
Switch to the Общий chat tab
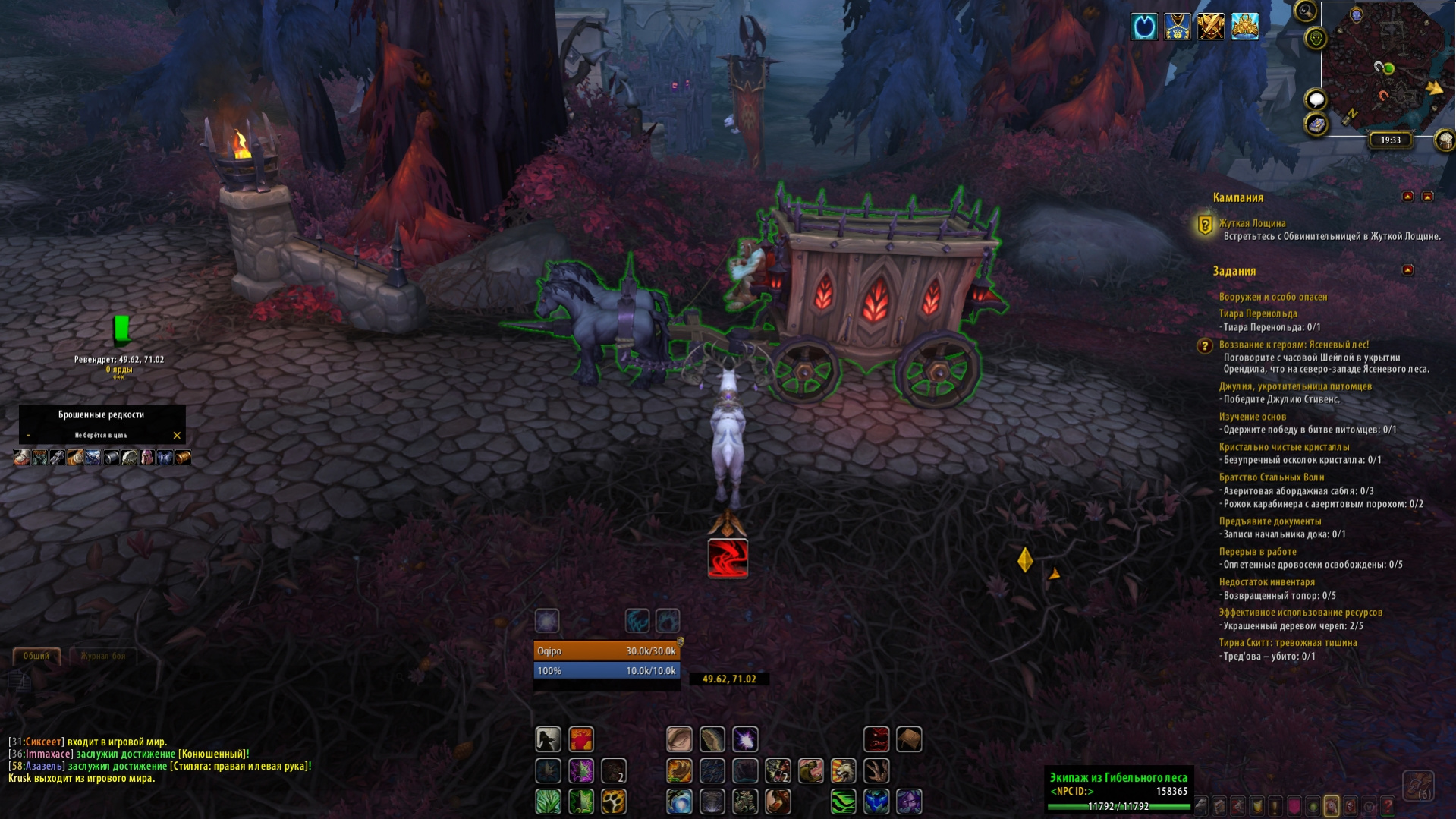point(36,656)
